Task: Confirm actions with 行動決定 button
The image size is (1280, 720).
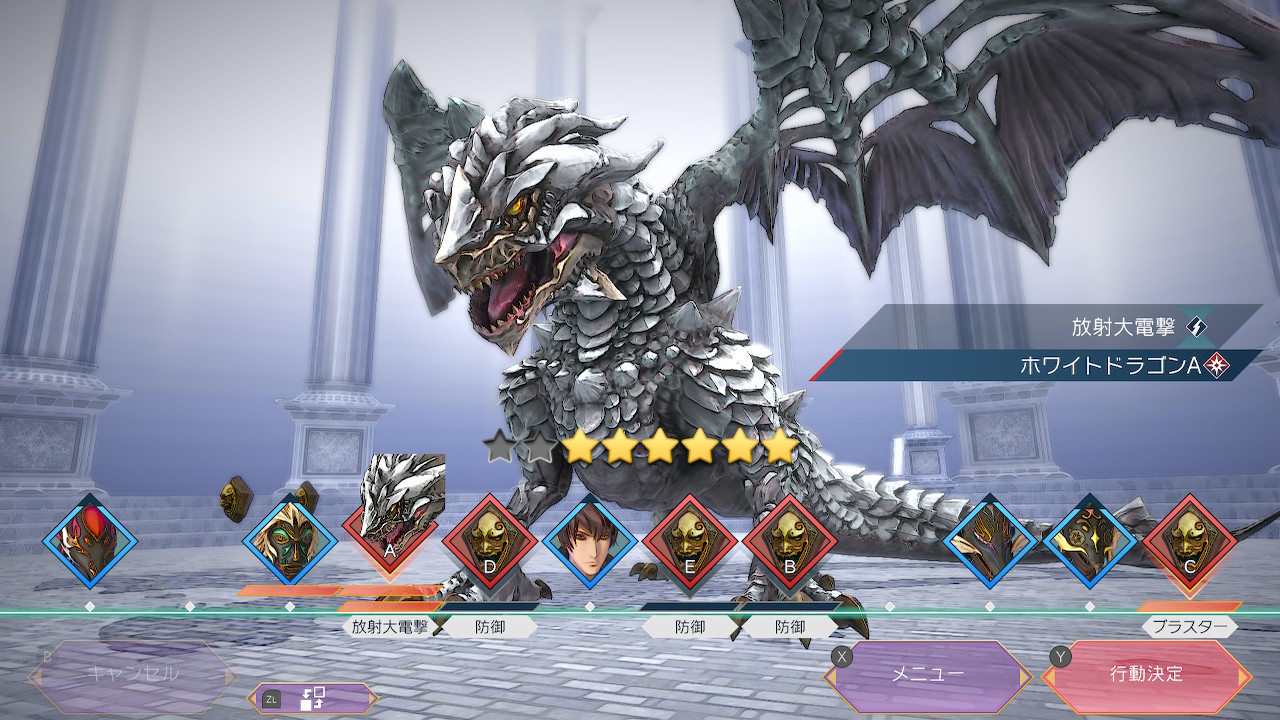Action: [1146, 674]
